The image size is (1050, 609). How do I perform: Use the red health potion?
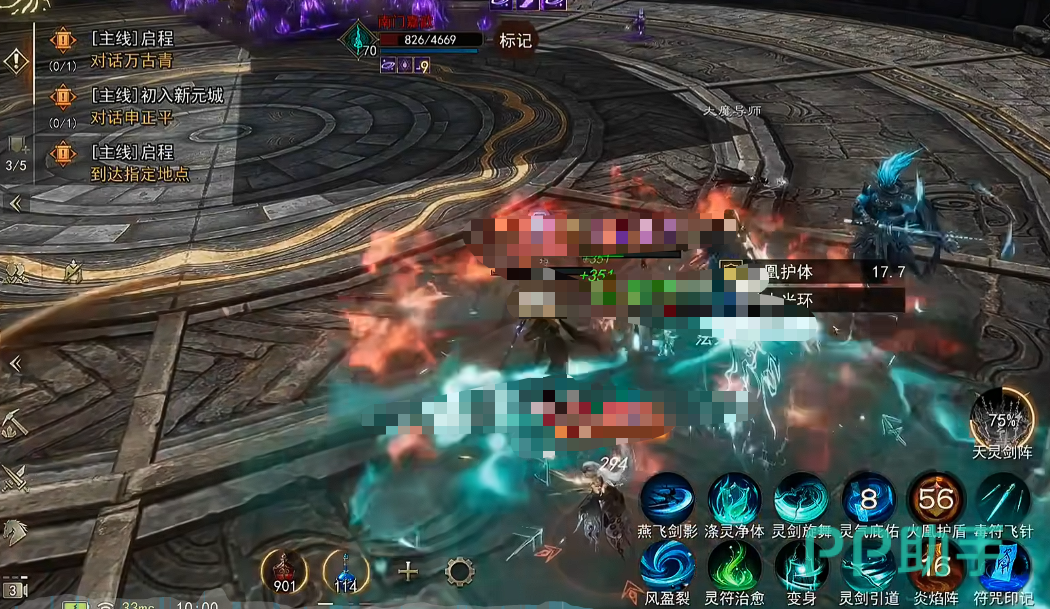click(x=283, y=571)
